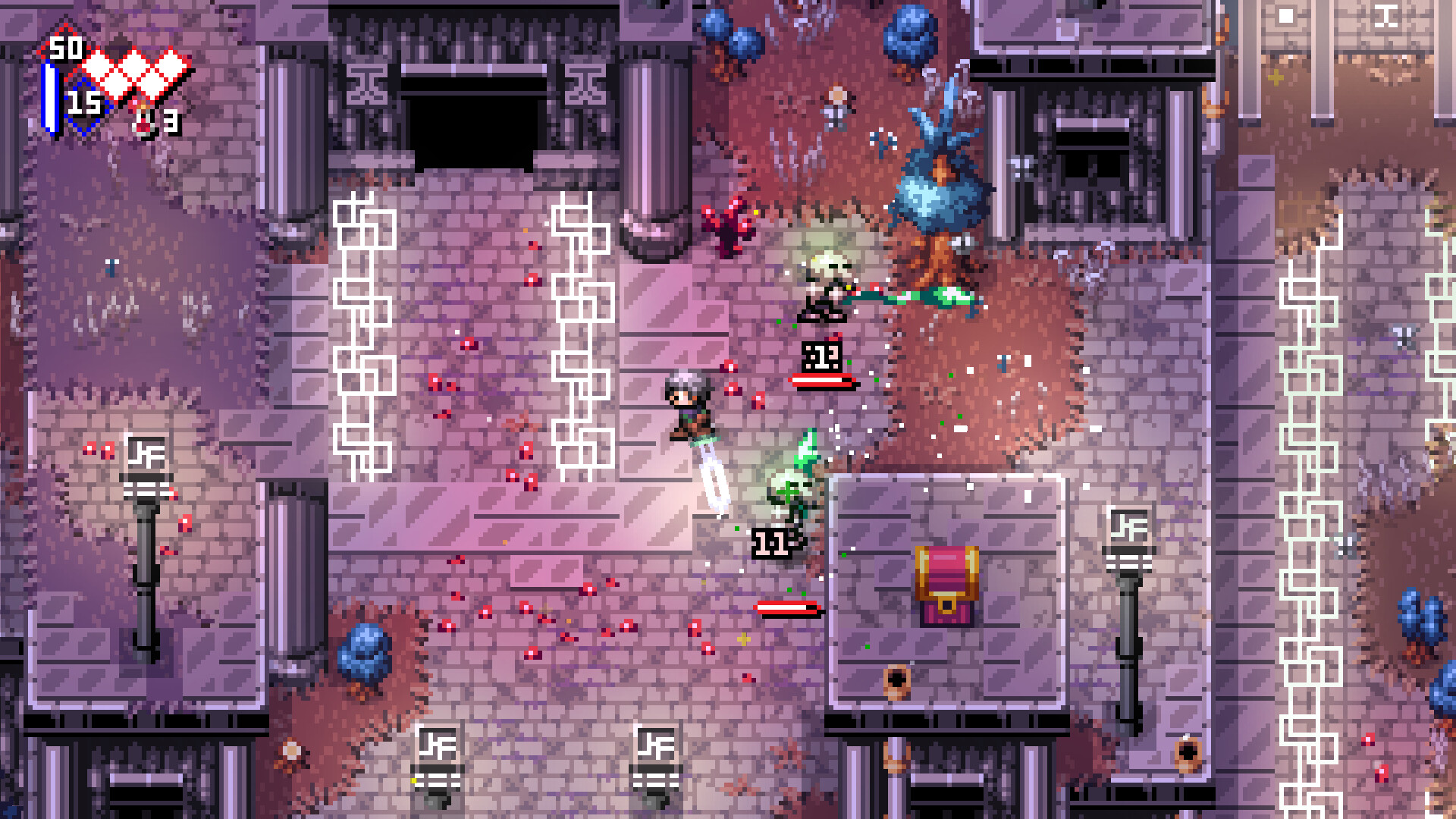This screenshot has width=1456, height=819.
Task: Select the diamond heart icons in the top-left HUD
Action: pos(133,72)
